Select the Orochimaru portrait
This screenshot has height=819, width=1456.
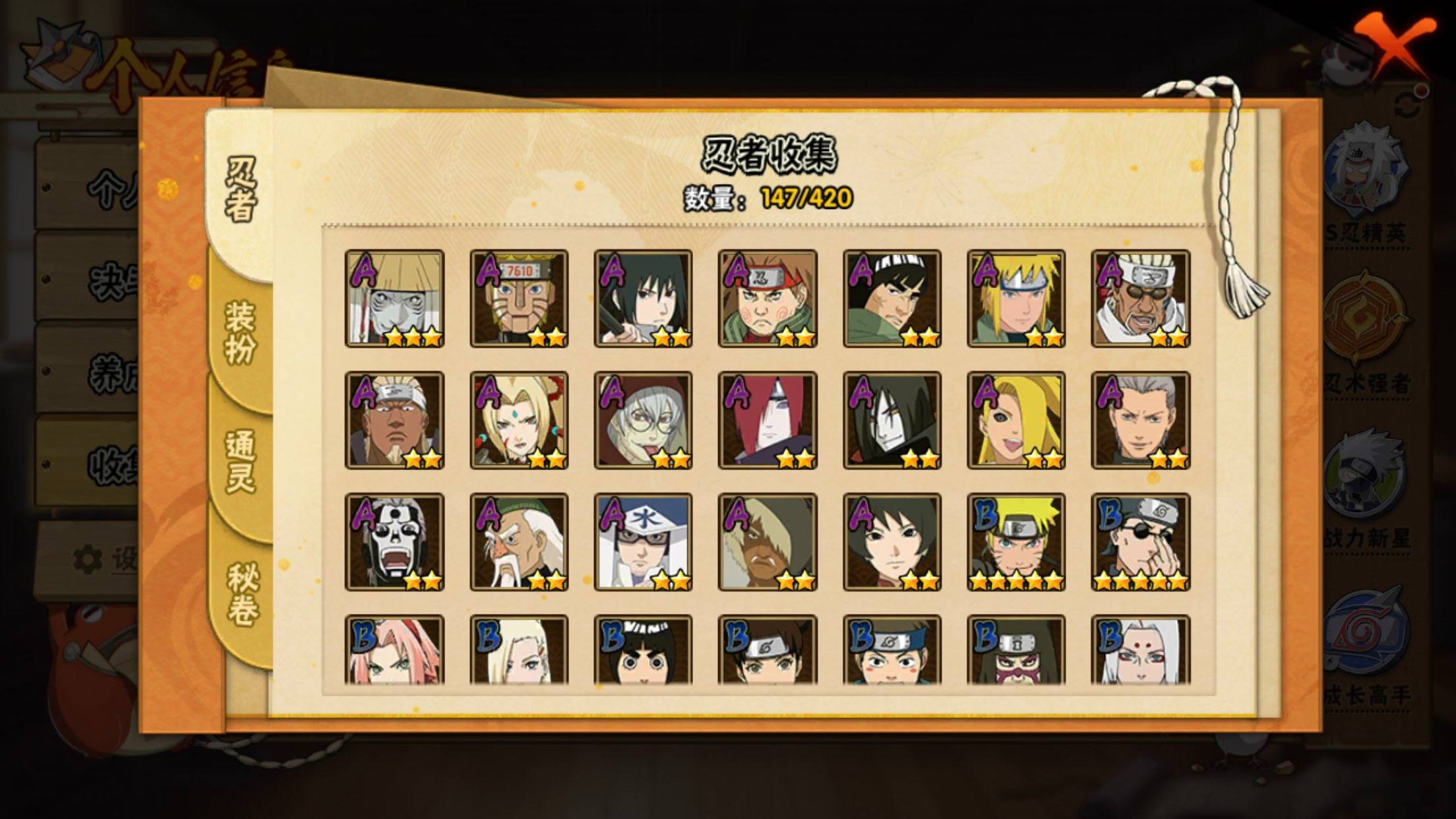(892, 420)
